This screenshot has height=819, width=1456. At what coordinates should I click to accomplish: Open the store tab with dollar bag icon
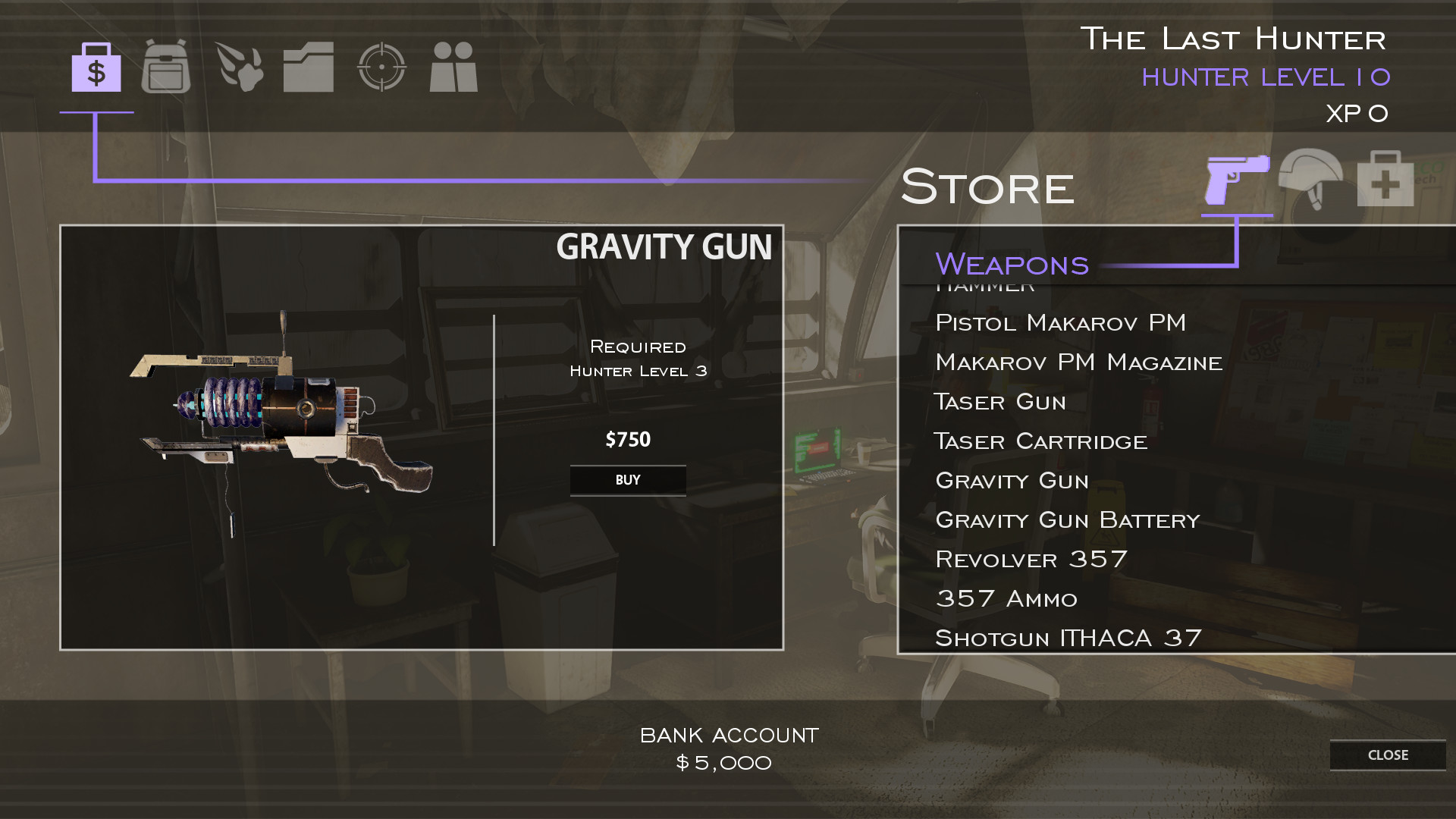click(x=96, y=68)
